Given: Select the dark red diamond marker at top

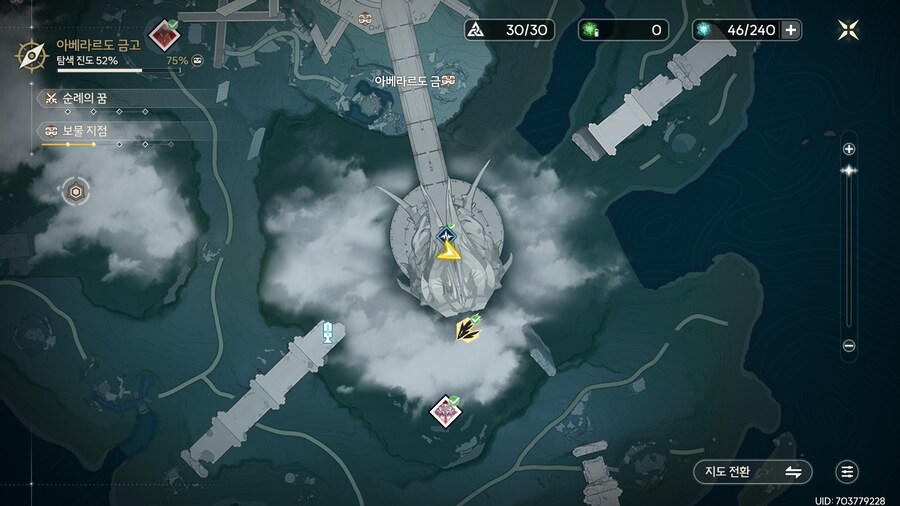Looking at the screenshot, I should coord(162,36).
